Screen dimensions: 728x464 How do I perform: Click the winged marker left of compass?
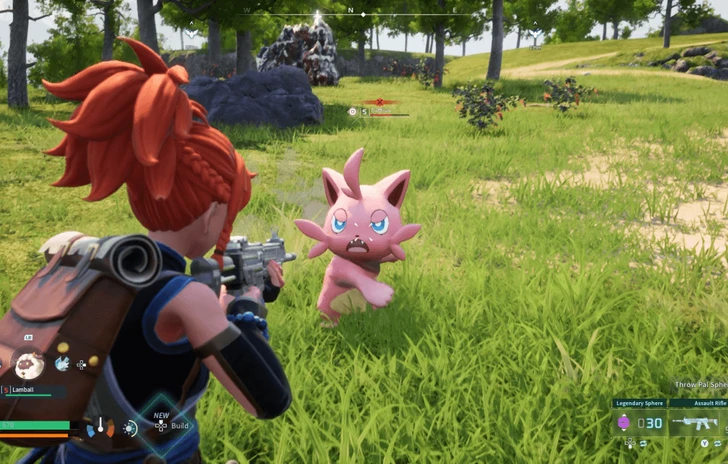193,33
